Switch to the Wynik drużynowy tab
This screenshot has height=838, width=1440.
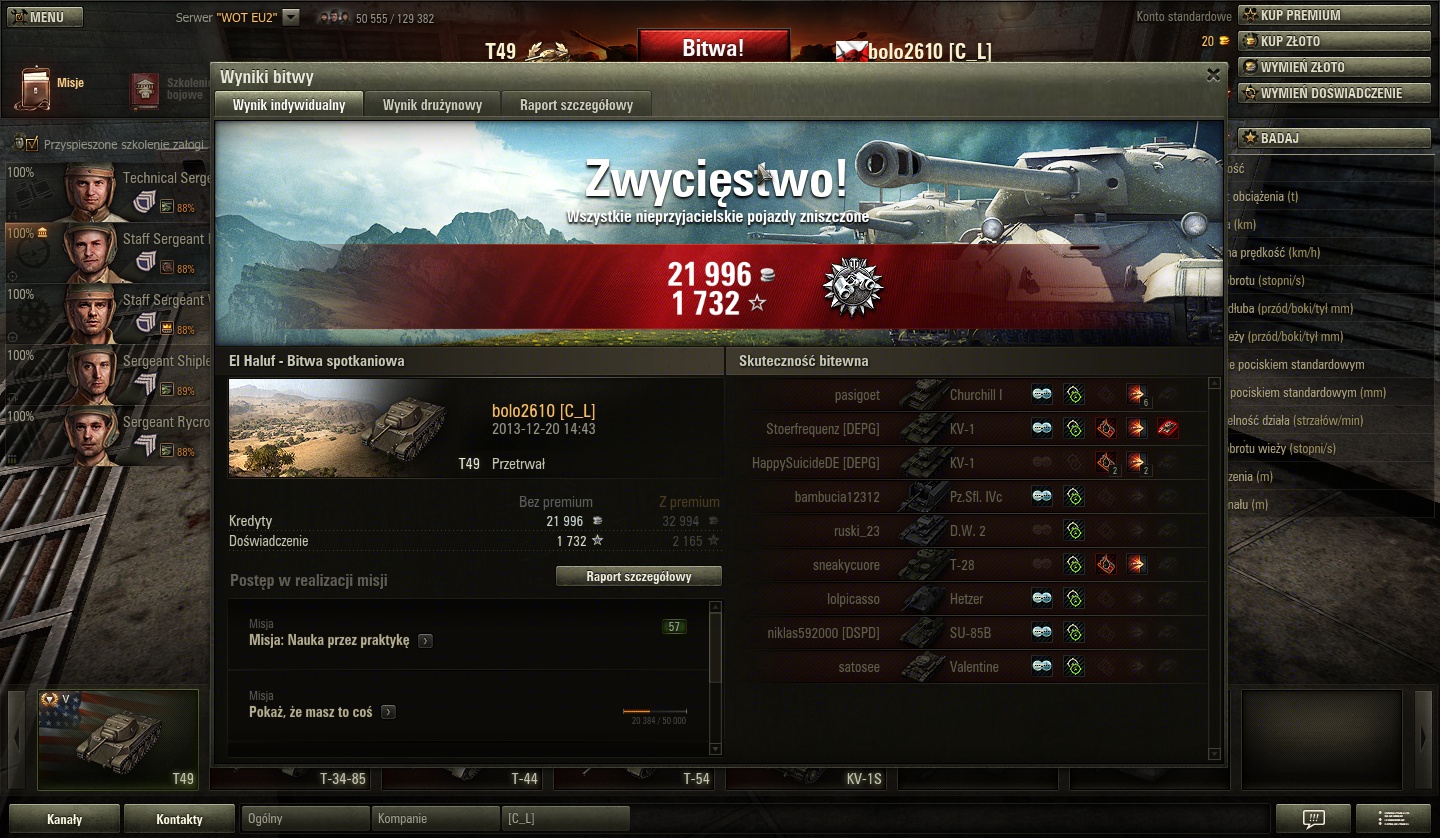pyautogui.click(x=432, y=105)
